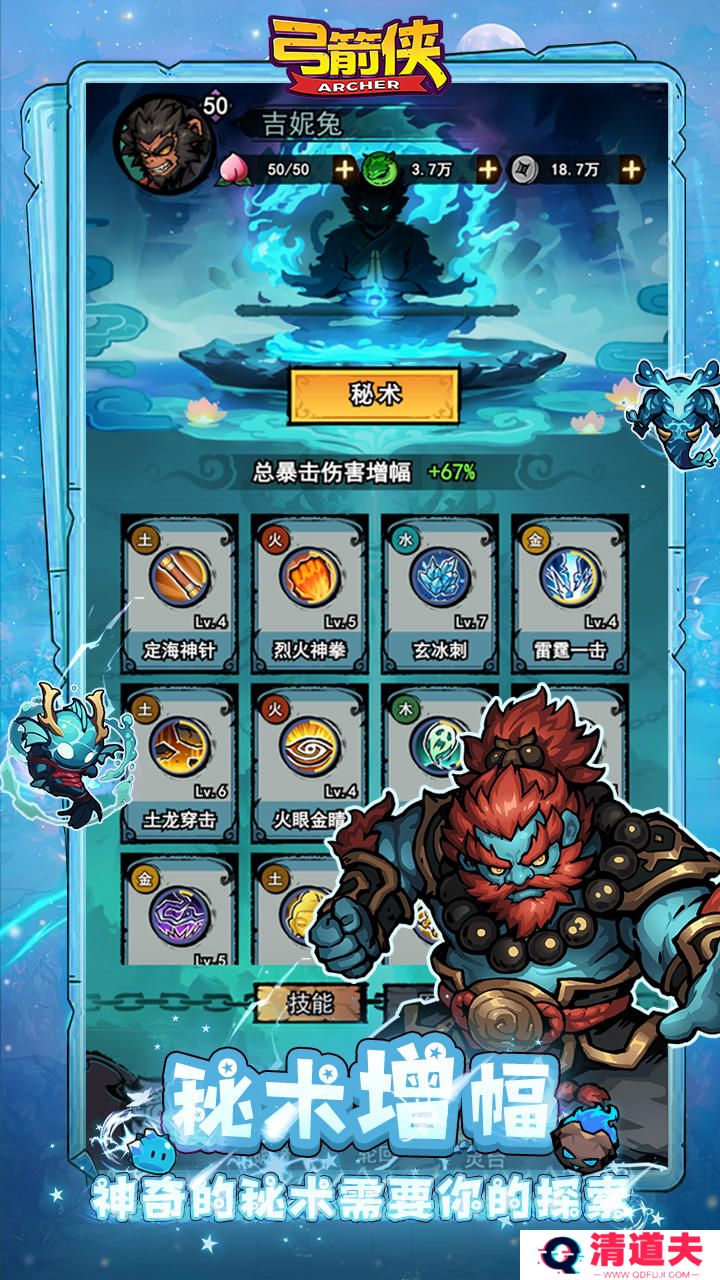This screenshot has width=720, height=1280.
Task: Add silver coins with plus button
Action: pyautogui.click(x=631, y=169)
